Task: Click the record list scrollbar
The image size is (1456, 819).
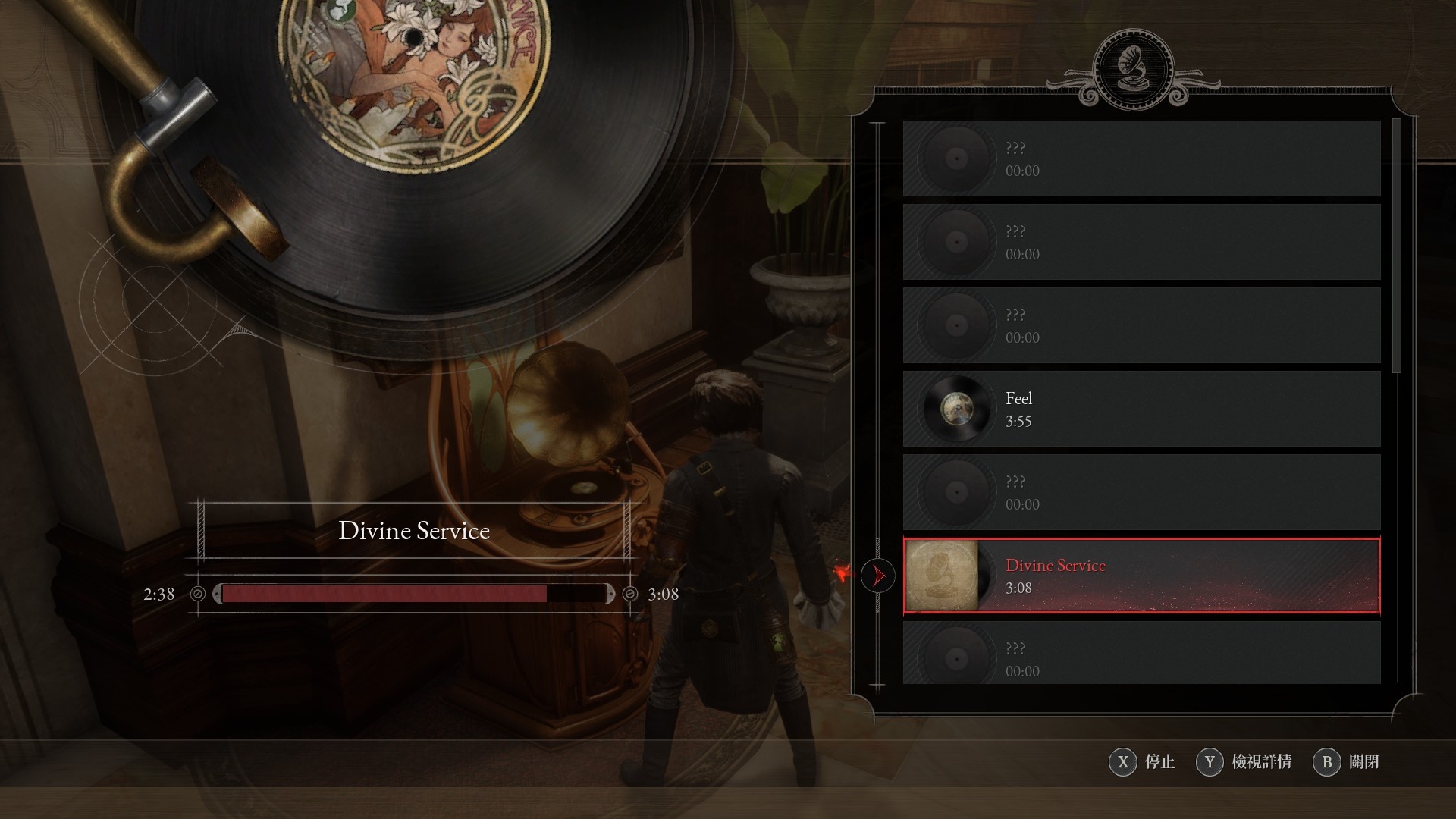Action: tap(1397, 246)
